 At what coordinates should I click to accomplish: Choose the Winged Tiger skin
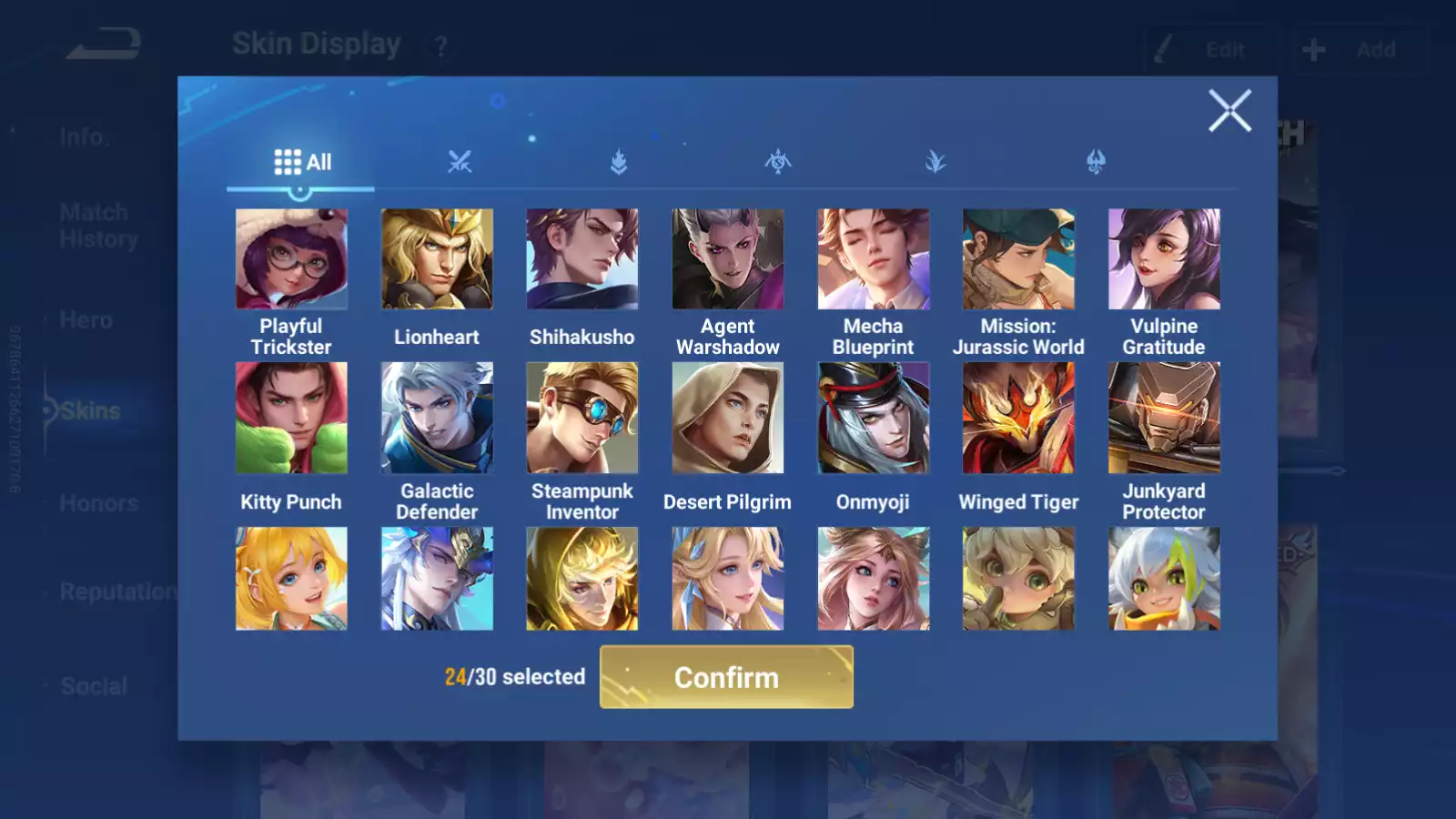point(1018,418)
